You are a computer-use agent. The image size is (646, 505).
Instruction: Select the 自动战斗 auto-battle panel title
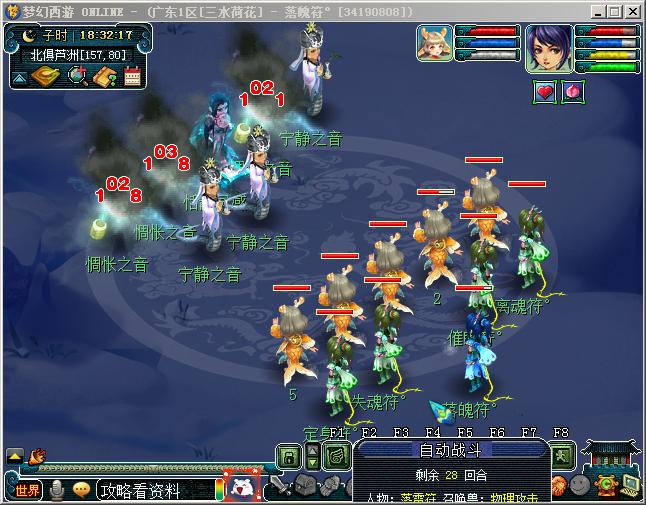(449, 450)
